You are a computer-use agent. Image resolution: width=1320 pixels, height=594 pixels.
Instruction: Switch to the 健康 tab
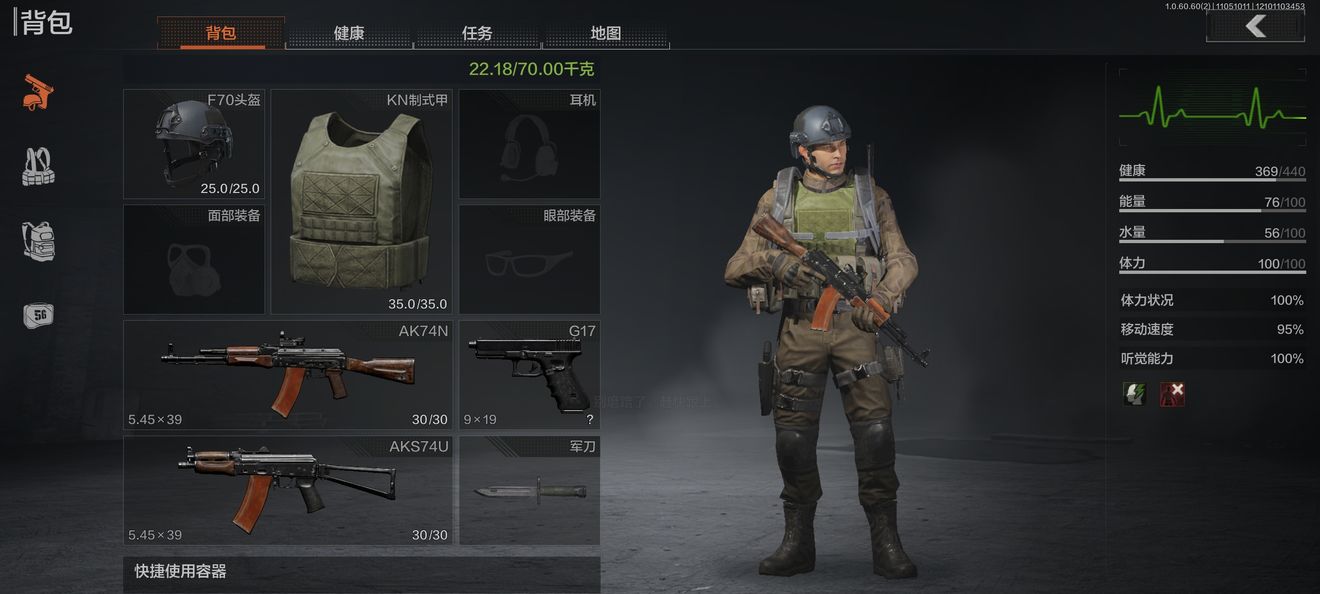[x=349, y=33]
